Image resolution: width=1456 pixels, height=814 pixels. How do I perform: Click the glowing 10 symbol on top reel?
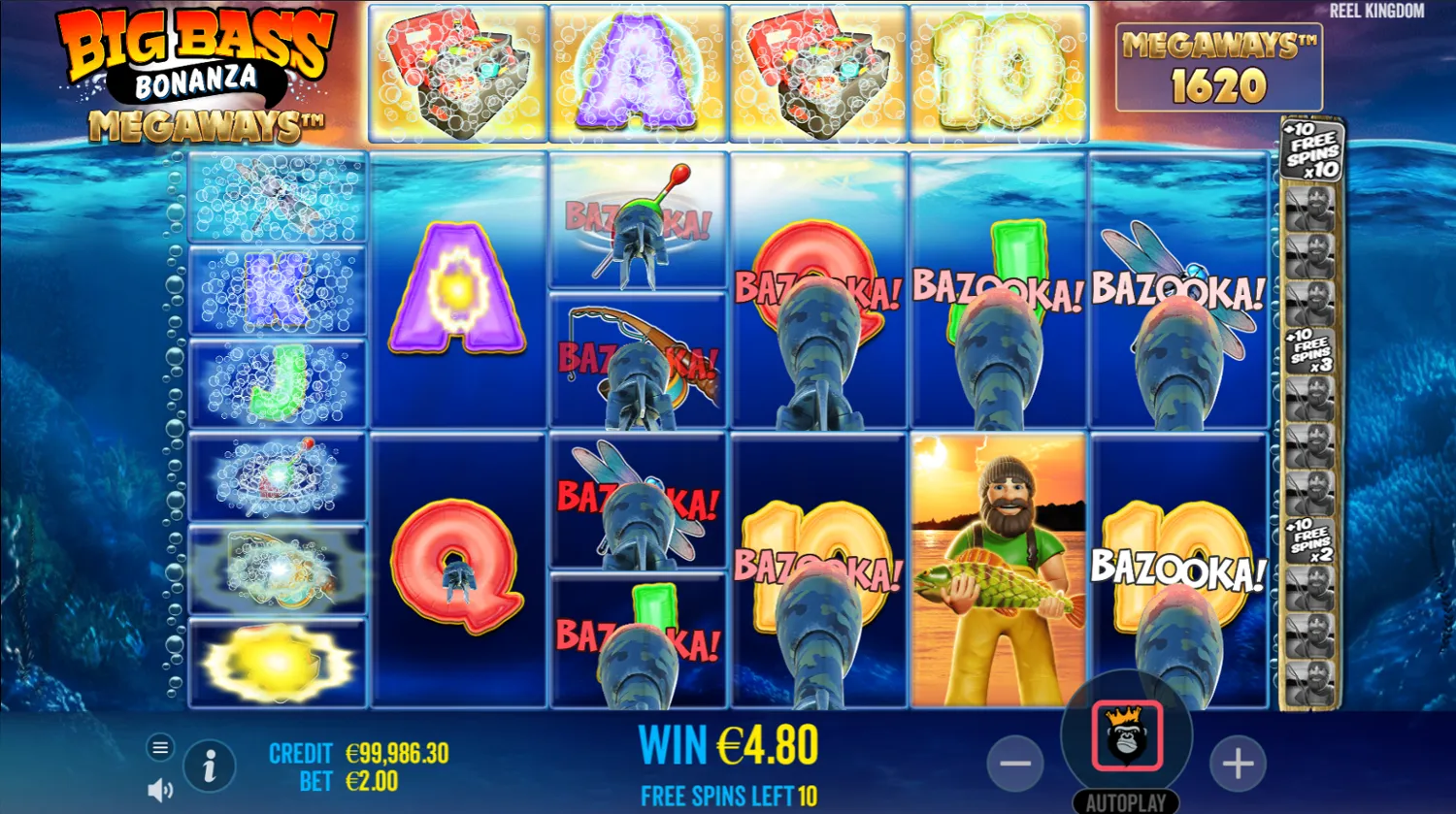(998, 68)
